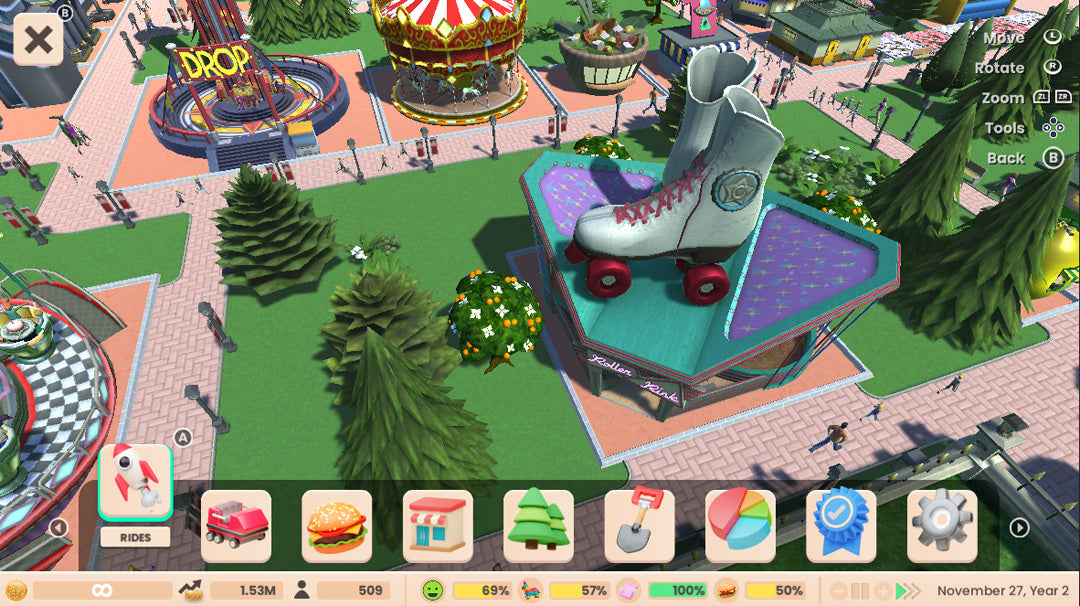The height and width of the screenshot is (606, 1080).
Task: Open the Rides rocket category
Action: 135,482
